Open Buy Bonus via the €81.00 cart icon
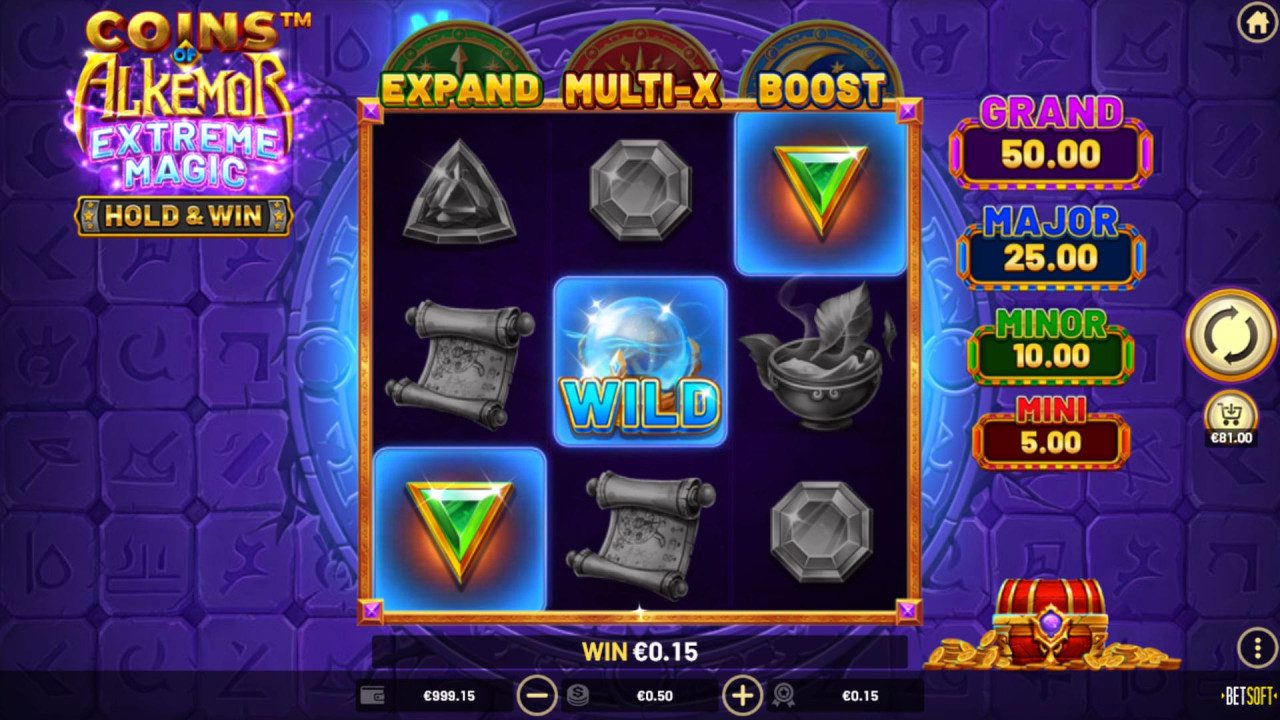 pos(1229,414)
